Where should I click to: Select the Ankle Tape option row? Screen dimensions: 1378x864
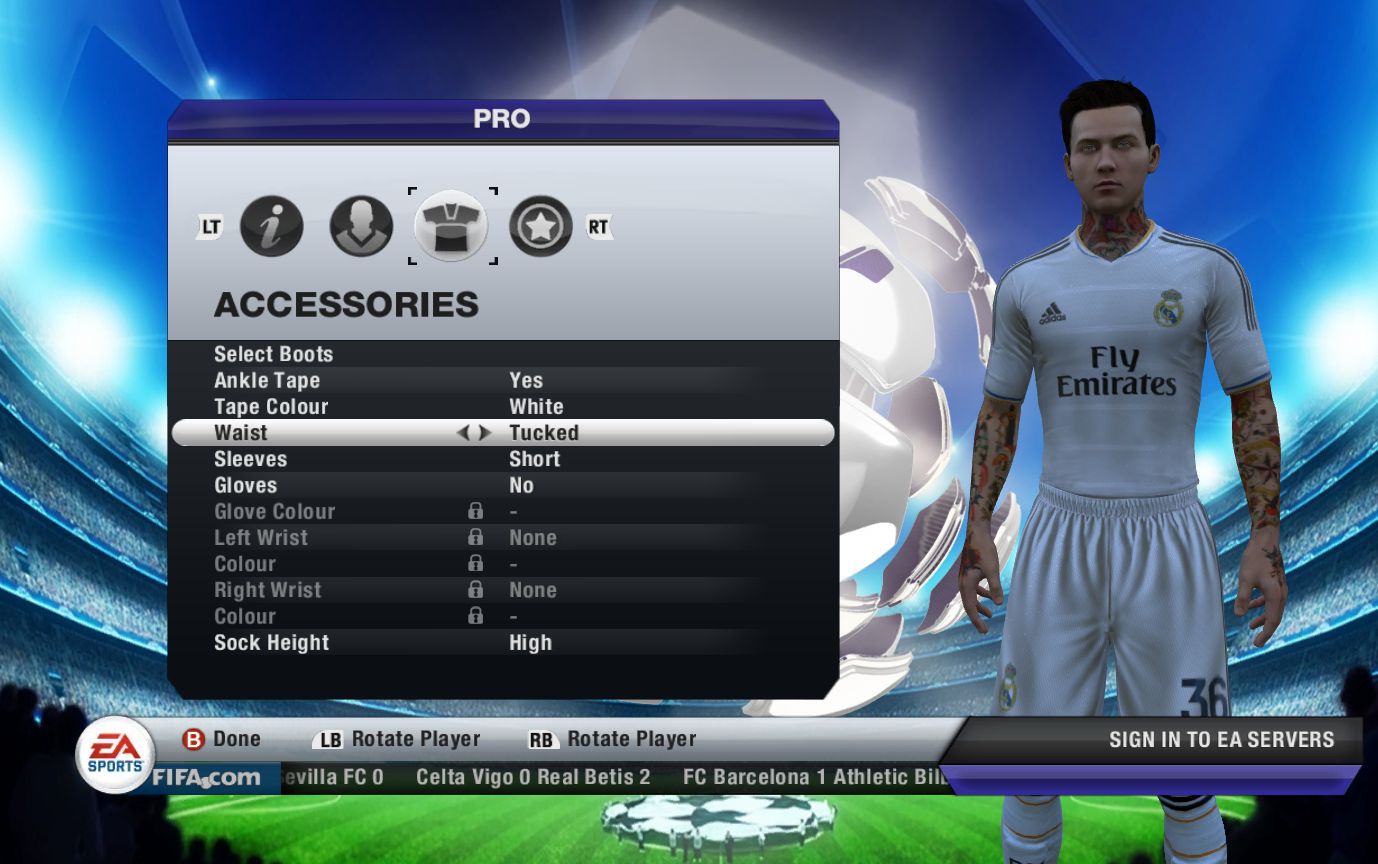tap(267, 380)
